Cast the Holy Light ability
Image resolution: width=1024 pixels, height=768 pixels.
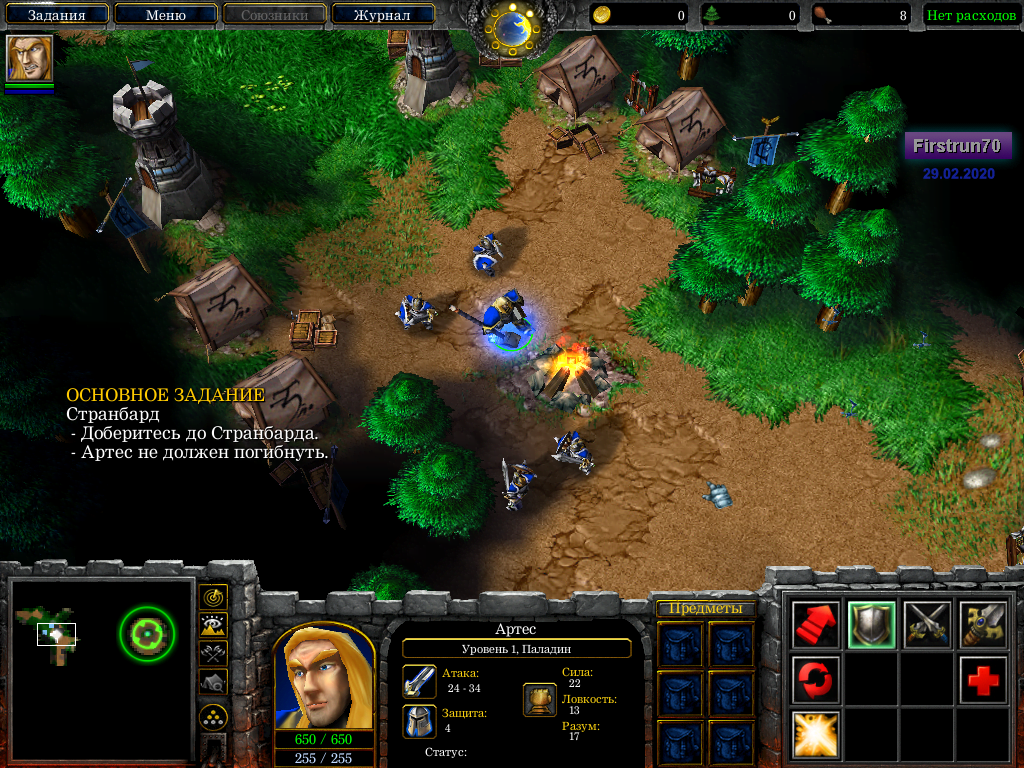815,735
